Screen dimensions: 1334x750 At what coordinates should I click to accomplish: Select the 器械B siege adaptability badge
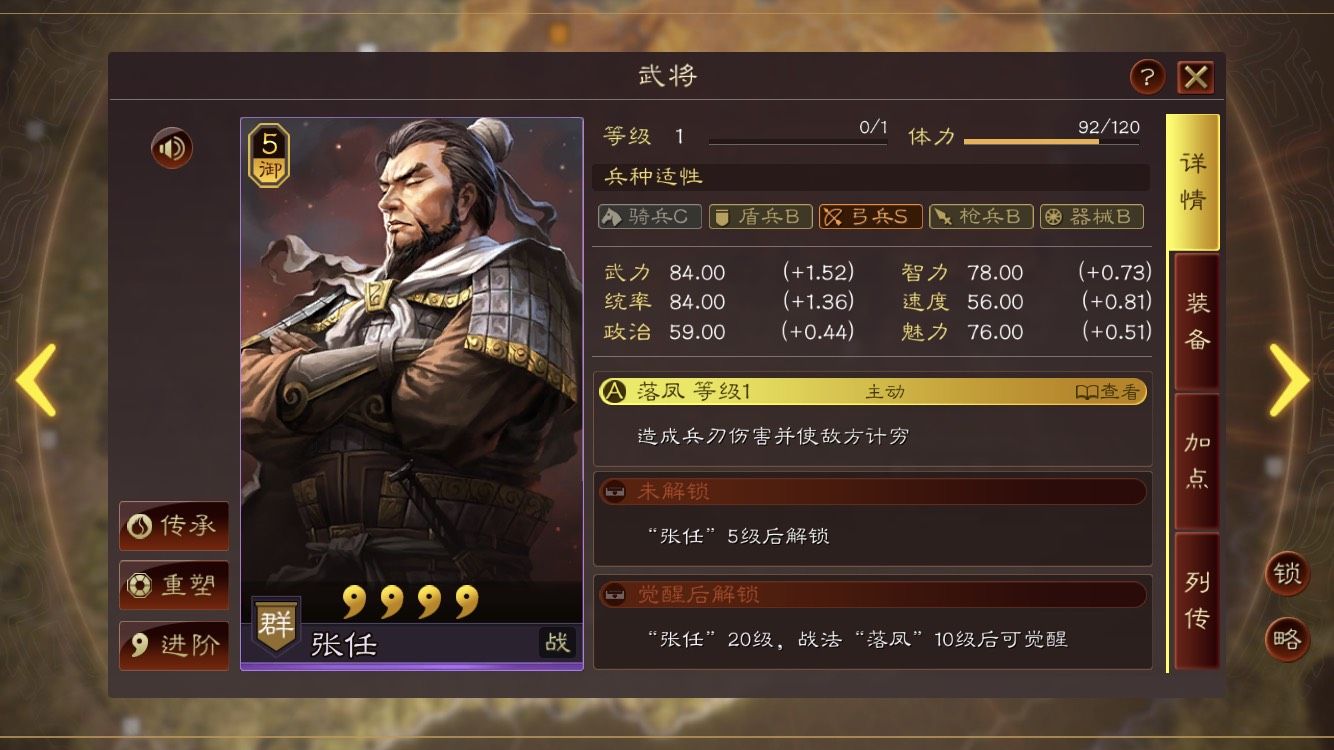(x=1091, y=216)
